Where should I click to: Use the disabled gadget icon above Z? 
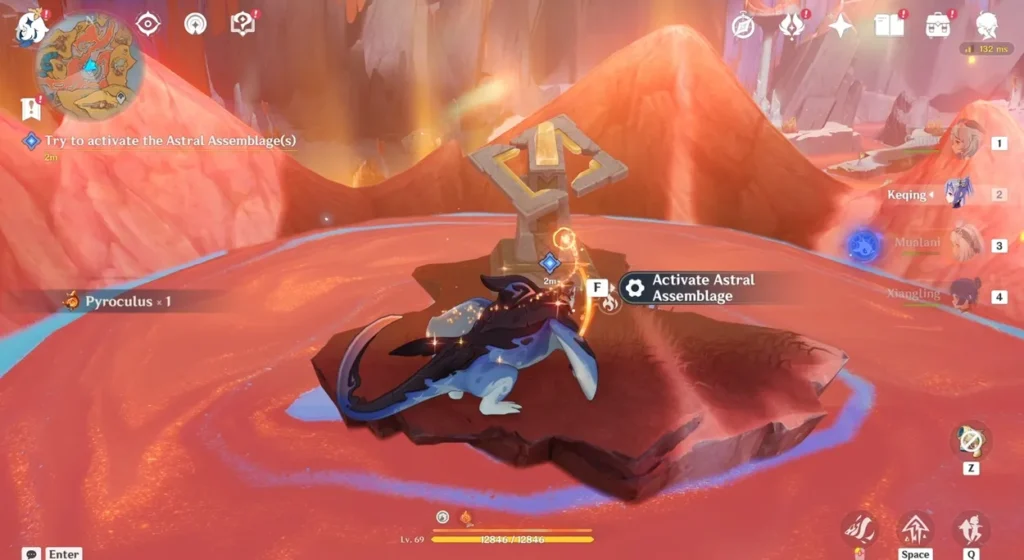tap(969, 440)
